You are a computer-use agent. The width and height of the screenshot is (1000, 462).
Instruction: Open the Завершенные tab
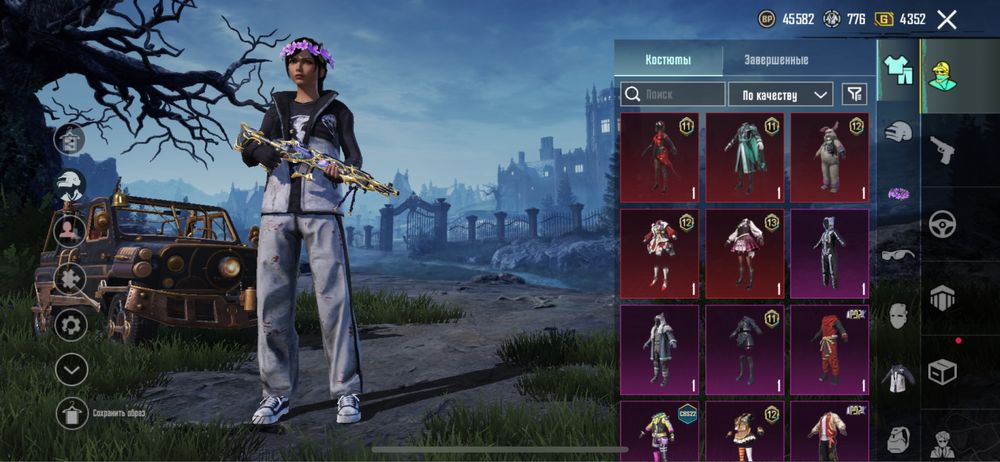click(x=776, y=60)
